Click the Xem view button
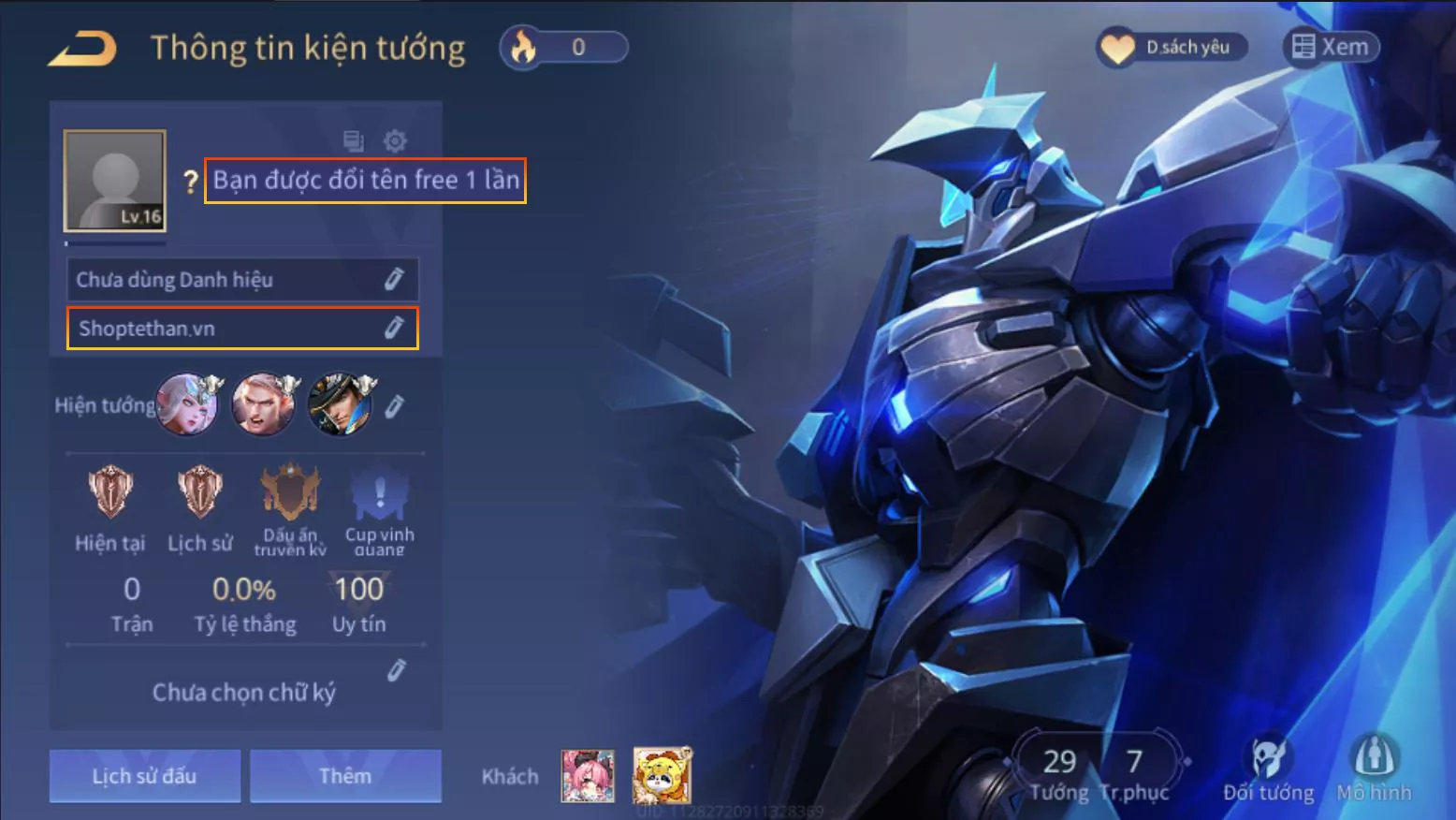 [1330, 47]
